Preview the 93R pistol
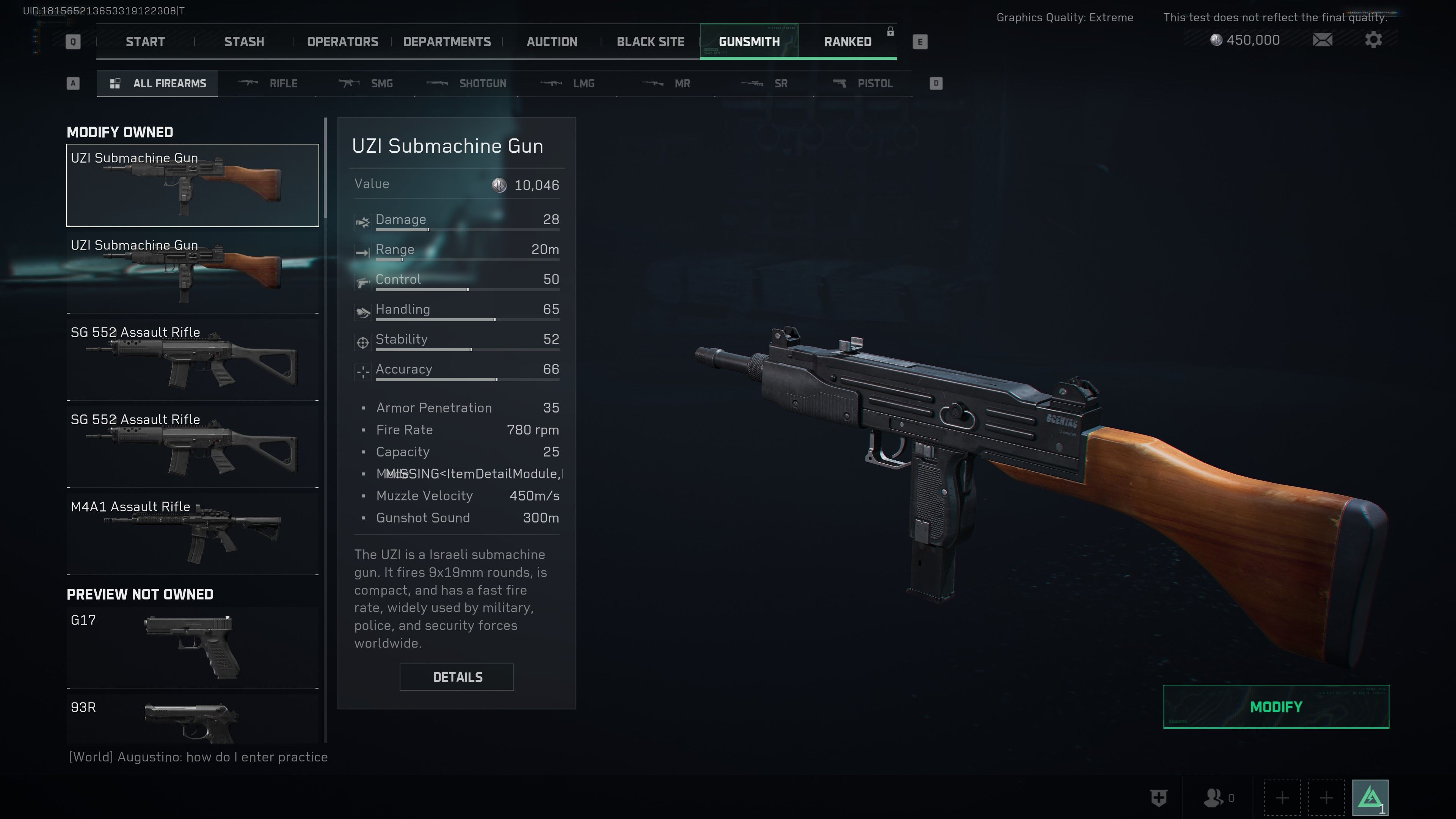 pyautogui.click(x=192, y=721)
